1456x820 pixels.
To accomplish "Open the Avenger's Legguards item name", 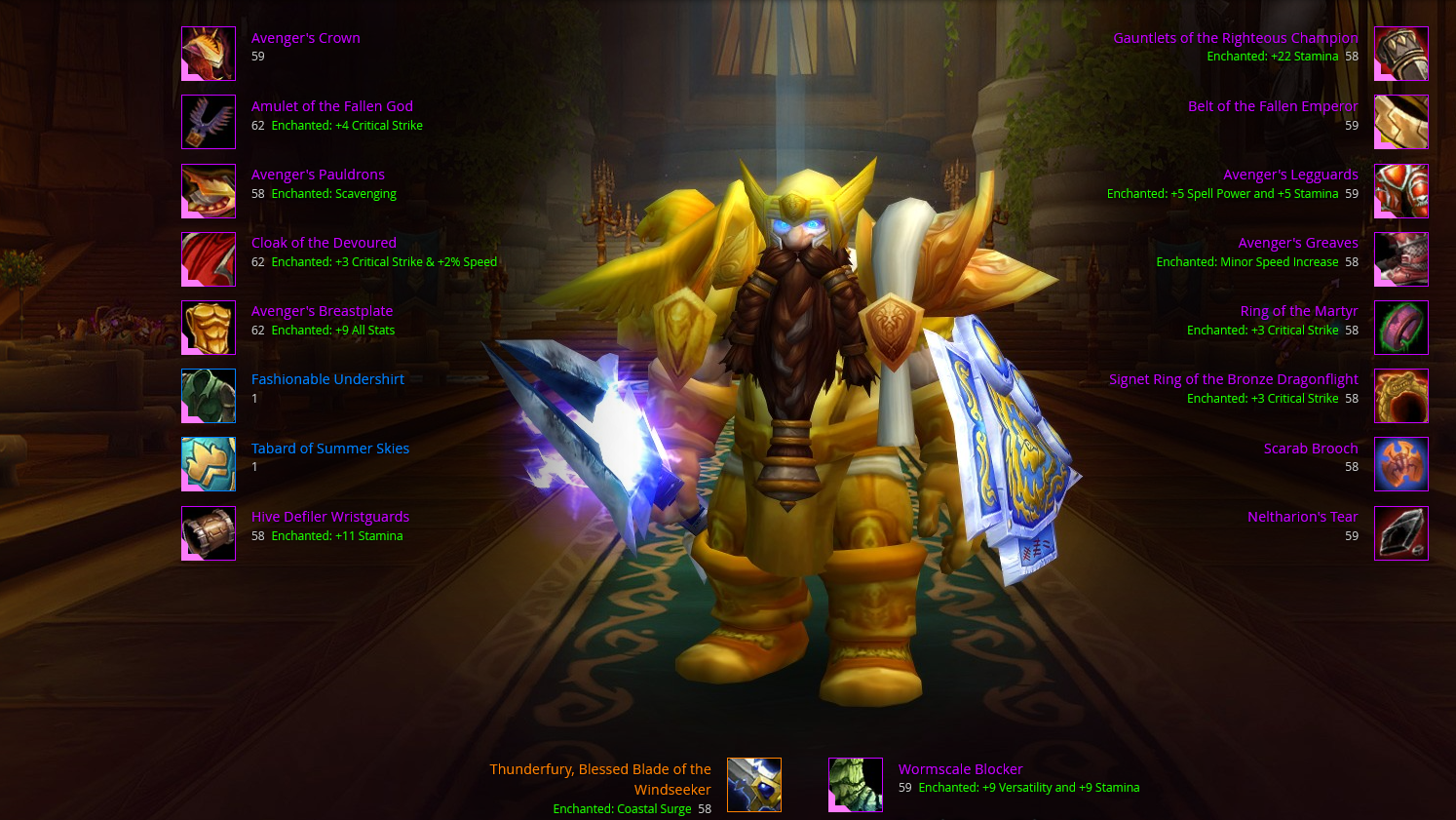I will pos(1290,175).
